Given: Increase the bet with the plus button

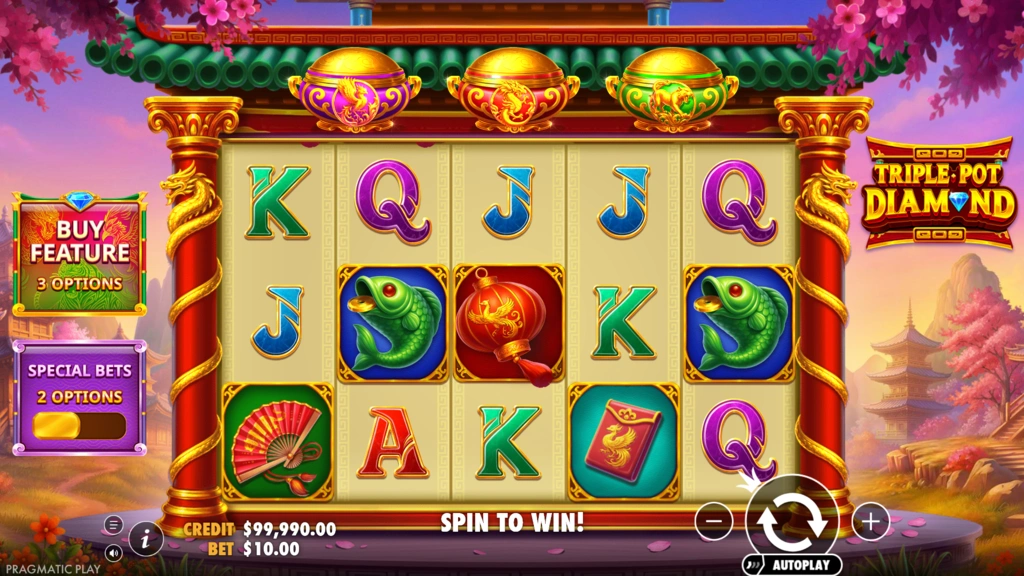Looking at the screenshot, I should click(x=871, y=521).
